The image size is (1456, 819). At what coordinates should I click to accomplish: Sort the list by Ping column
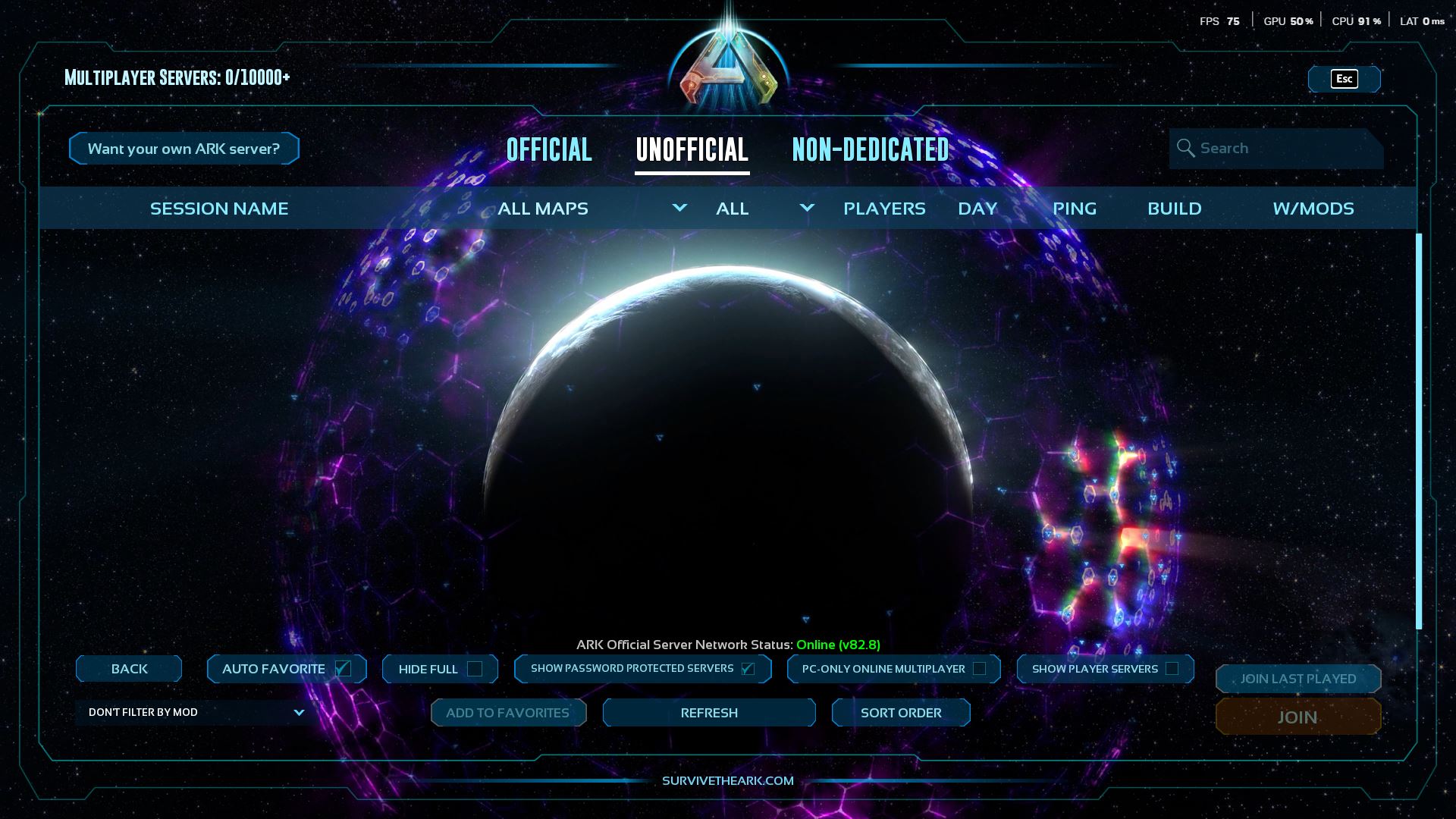1074,208
